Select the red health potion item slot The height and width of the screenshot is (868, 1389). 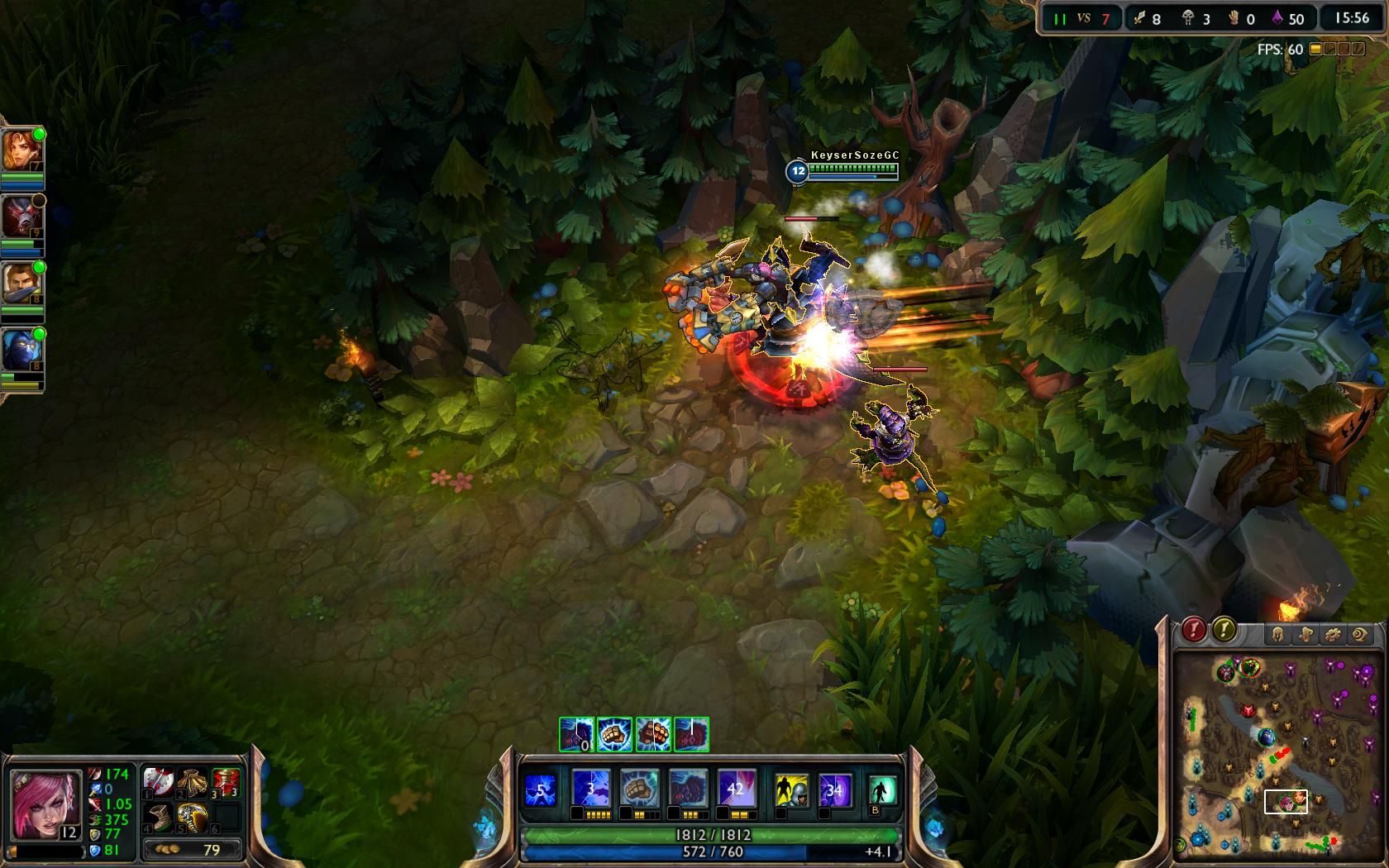coord(225,782)
